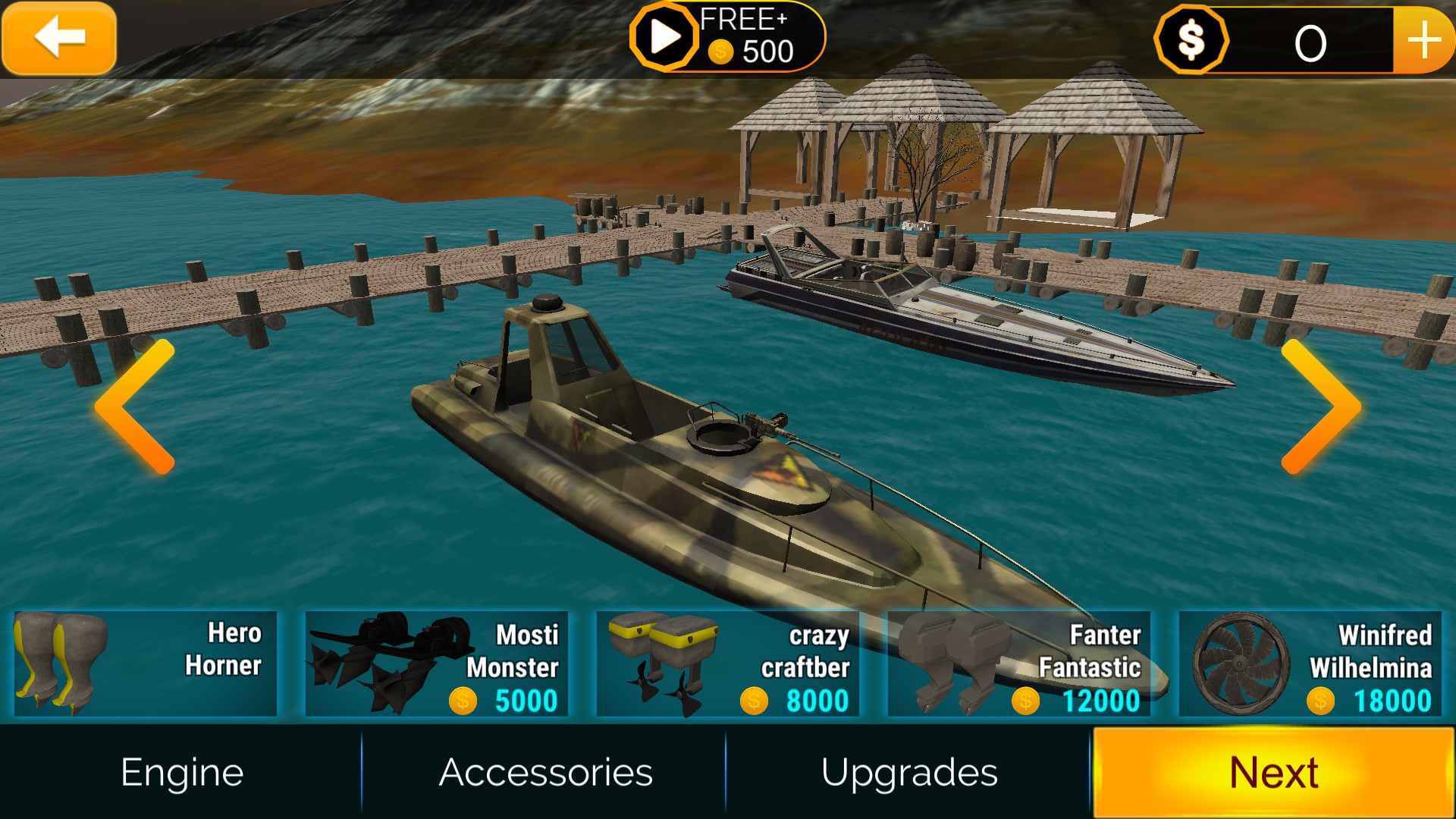
Task: Choose the Mosti Monster engine for 5000
Action: click(437, 664)
